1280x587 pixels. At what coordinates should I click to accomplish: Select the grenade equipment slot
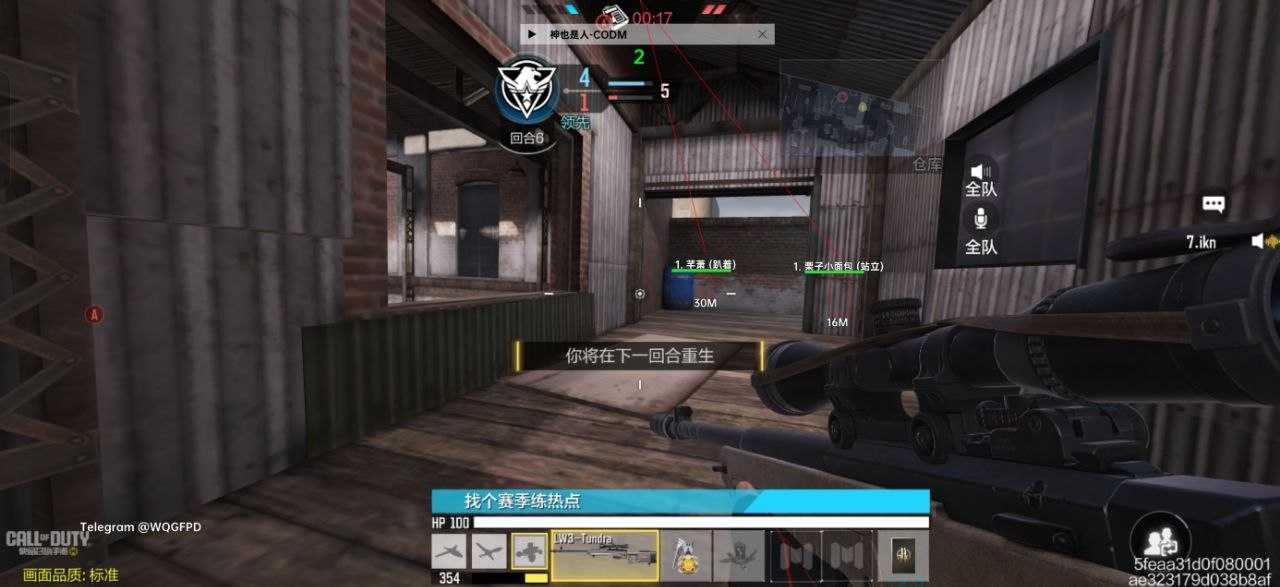[686, 555]
